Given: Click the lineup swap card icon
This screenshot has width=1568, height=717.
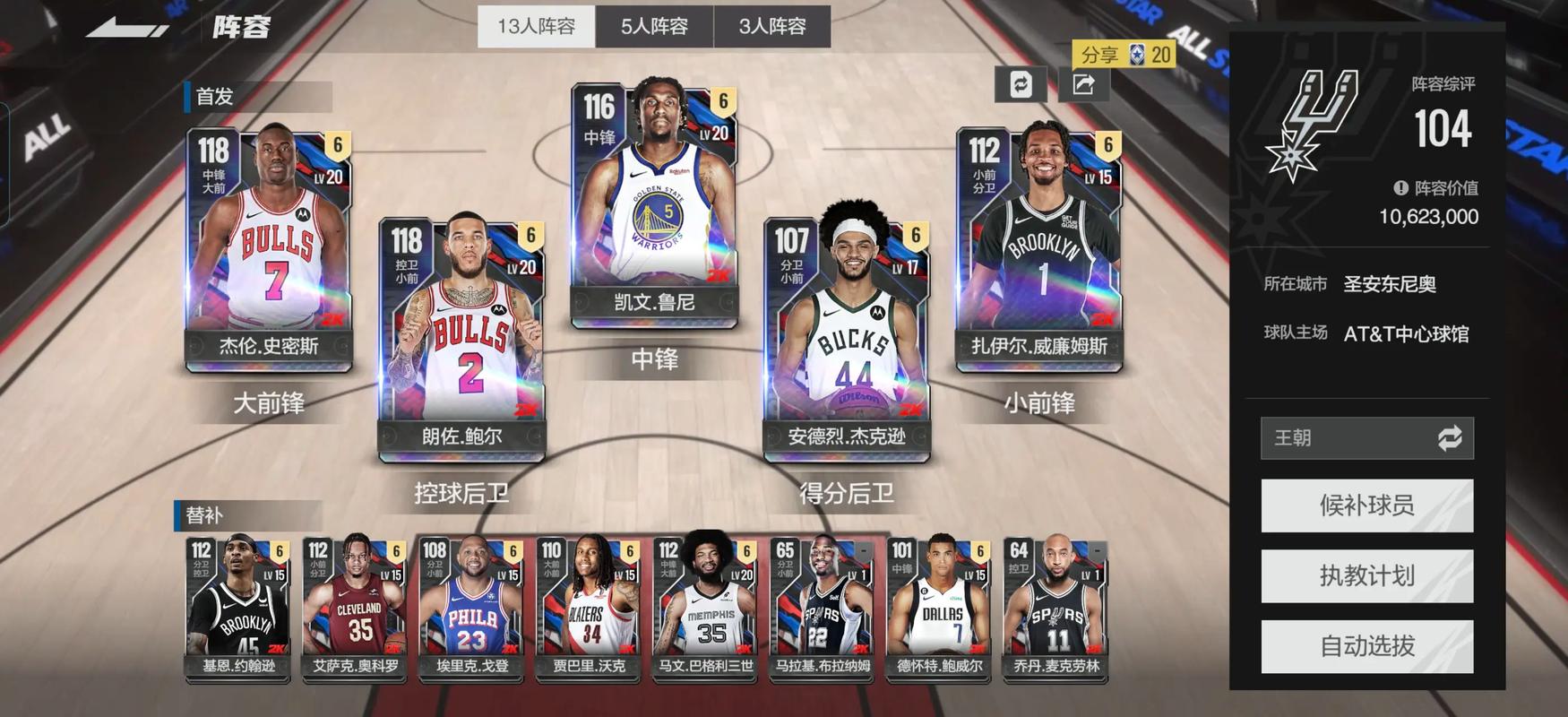Looking at the screenshot, I should (x=1020, y=85).
